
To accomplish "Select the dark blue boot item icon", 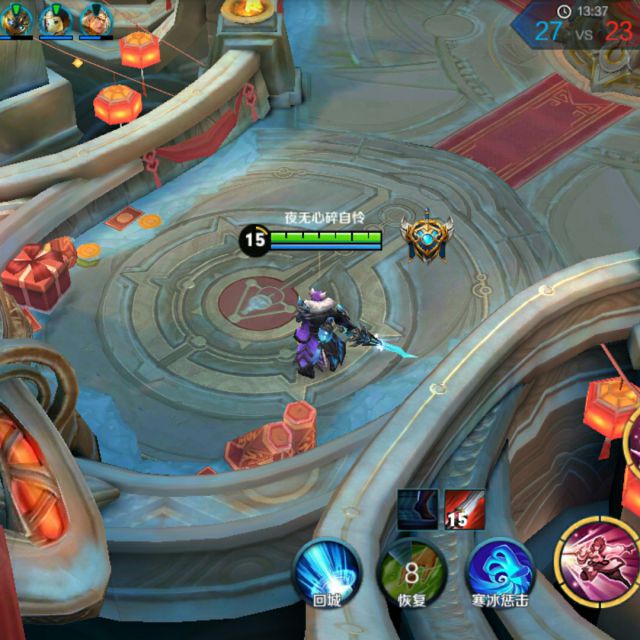I will pos(416,508).
